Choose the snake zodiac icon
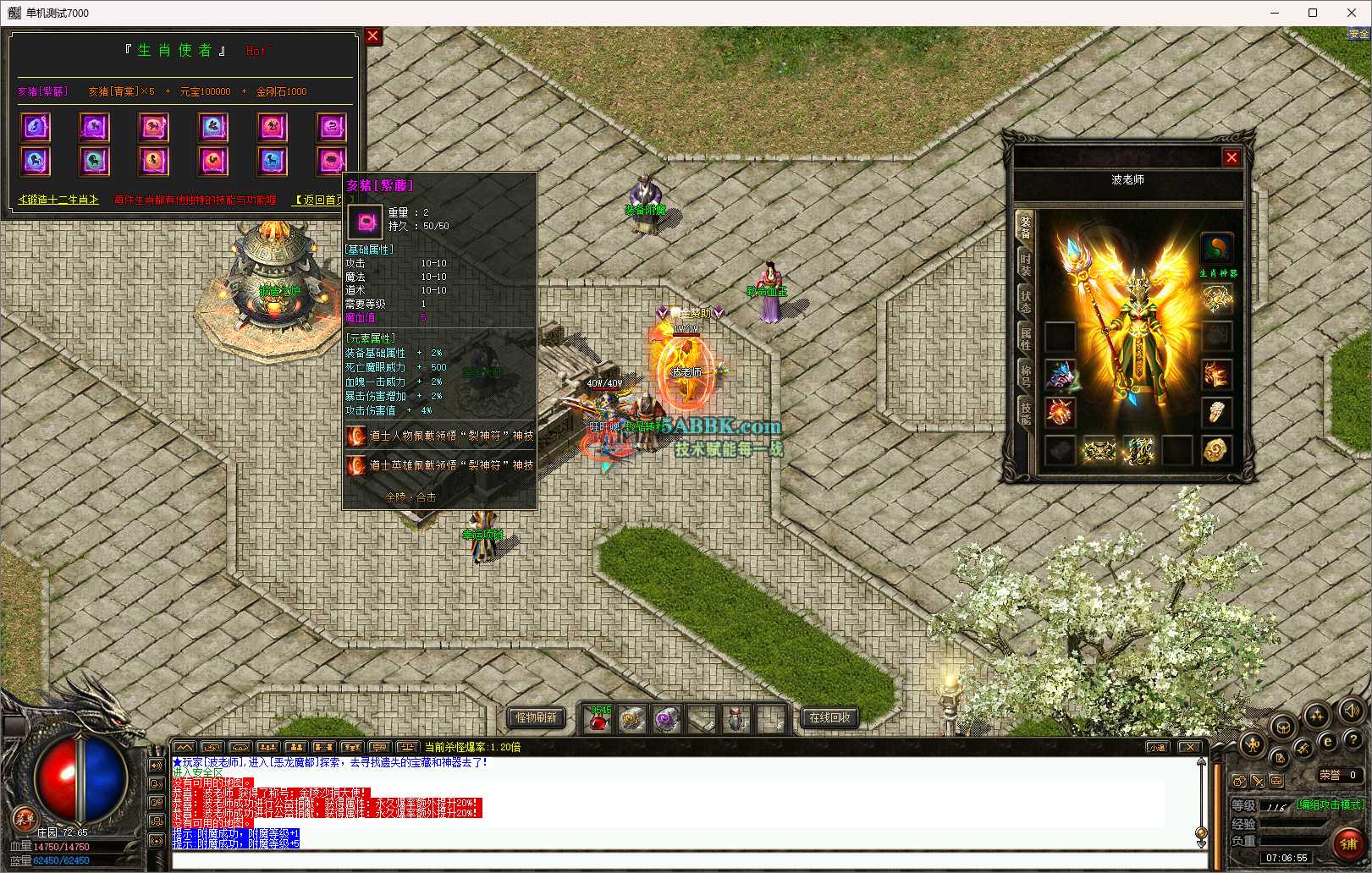The image size is (1372, 873). coord(332,127)
